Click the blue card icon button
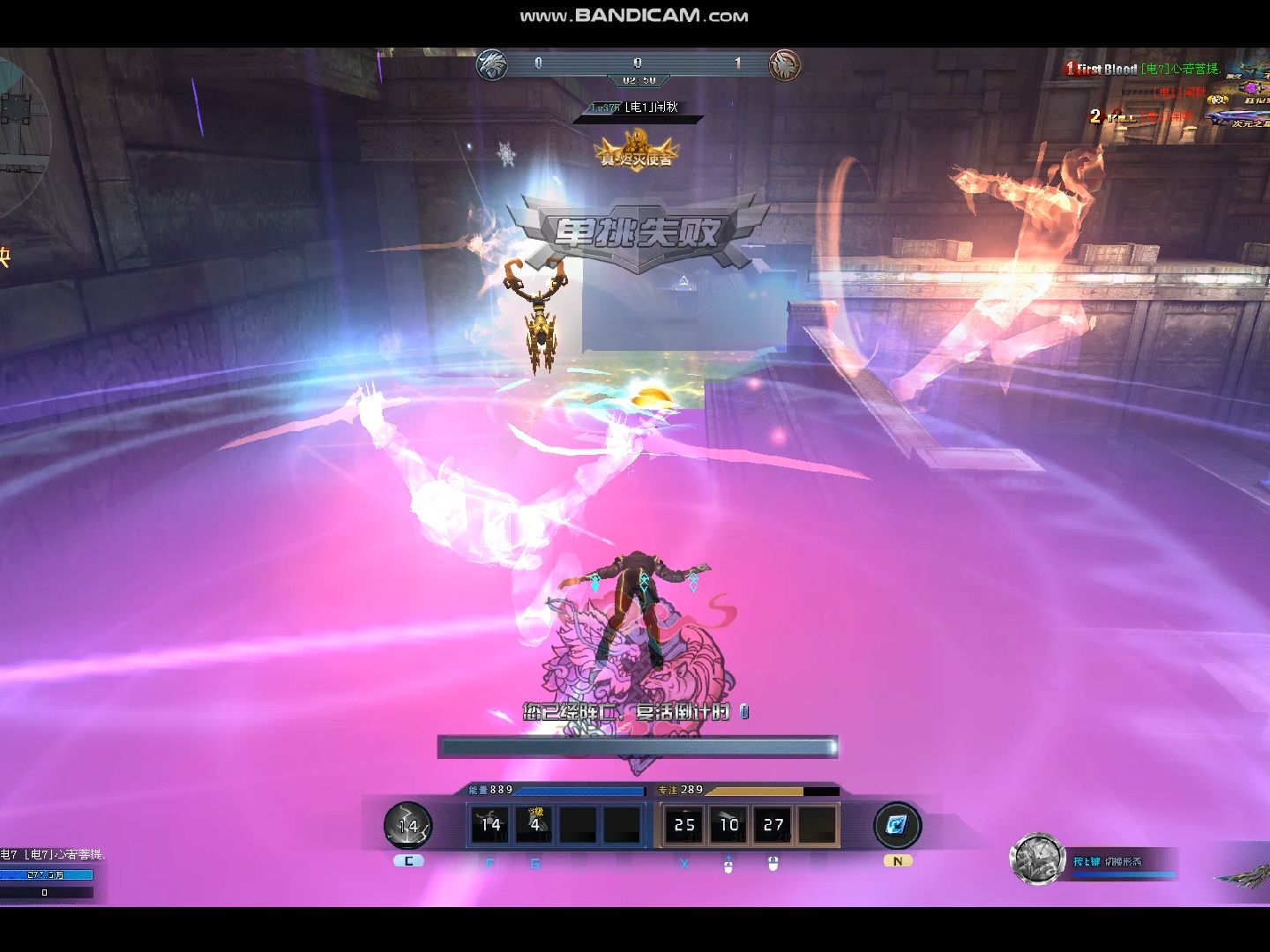The height and width of the screenshot is (952, 1270). click(x=897, y=825)
